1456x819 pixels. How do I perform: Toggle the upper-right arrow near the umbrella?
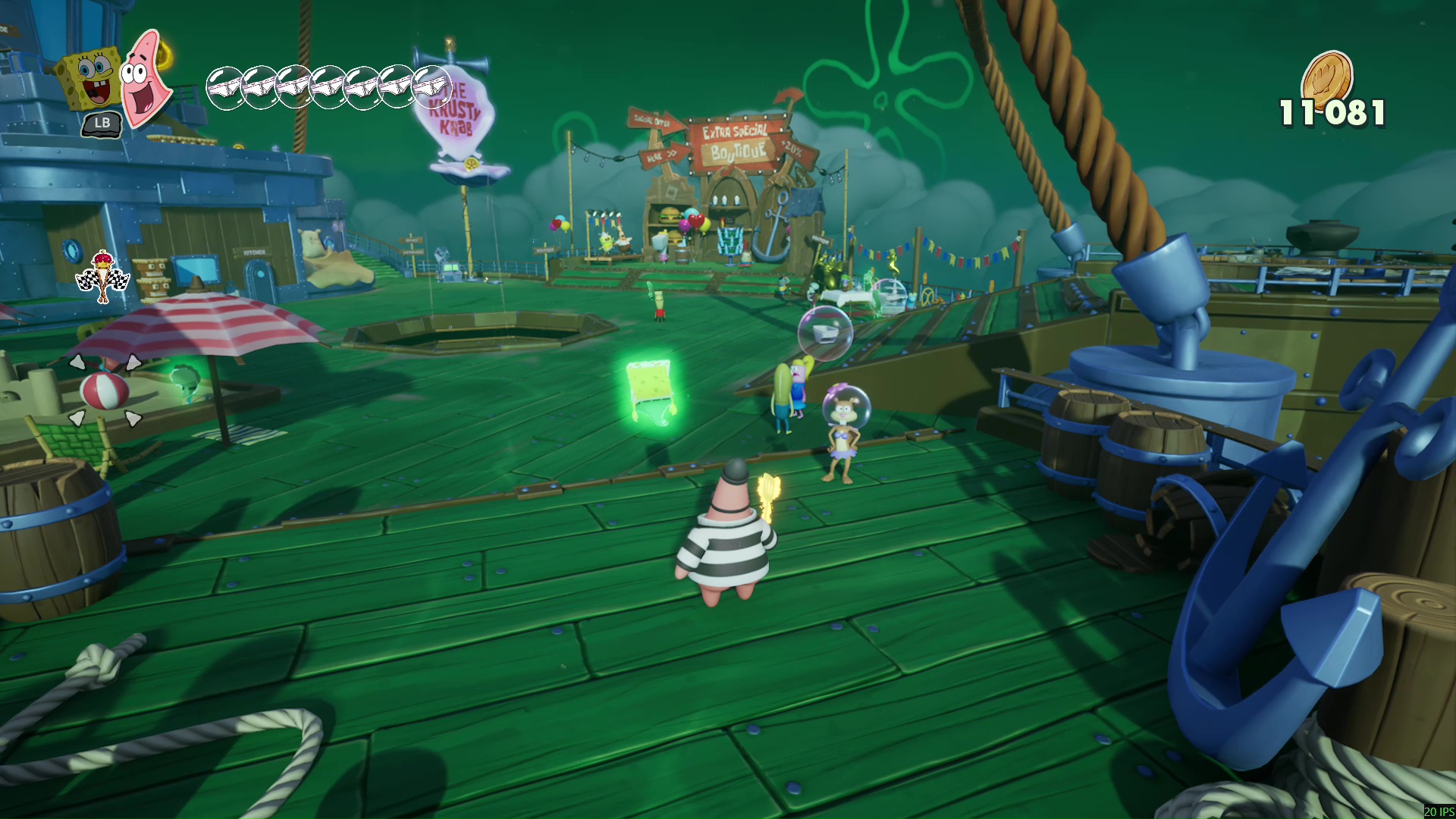point(133,362)
